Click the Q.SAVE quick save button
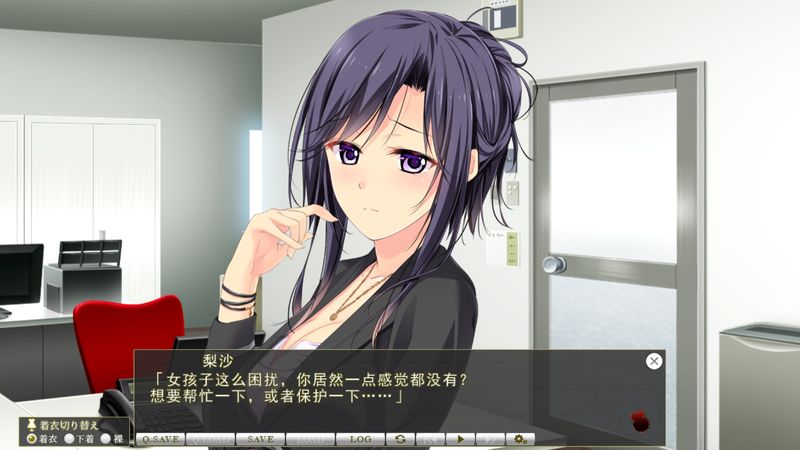 tap(160, 439)
